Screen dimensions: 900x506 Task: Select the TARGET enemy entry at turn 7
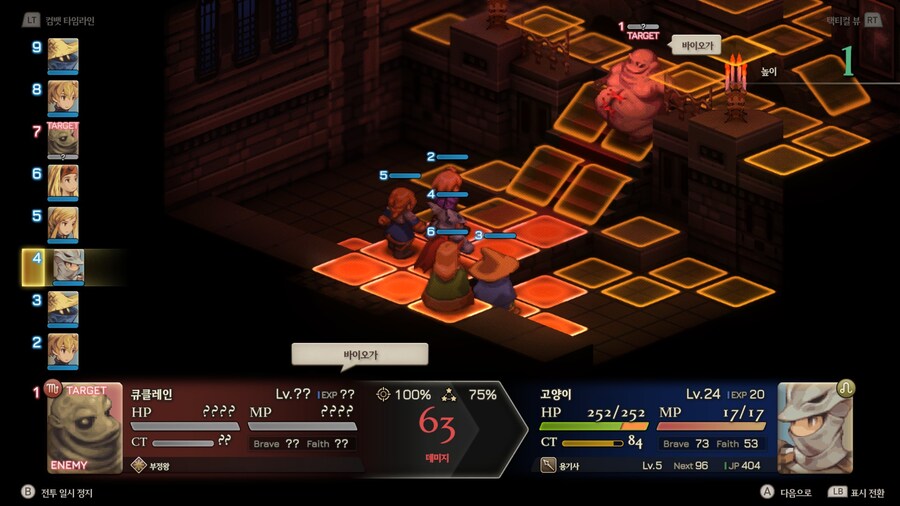(x=62, y=140)
